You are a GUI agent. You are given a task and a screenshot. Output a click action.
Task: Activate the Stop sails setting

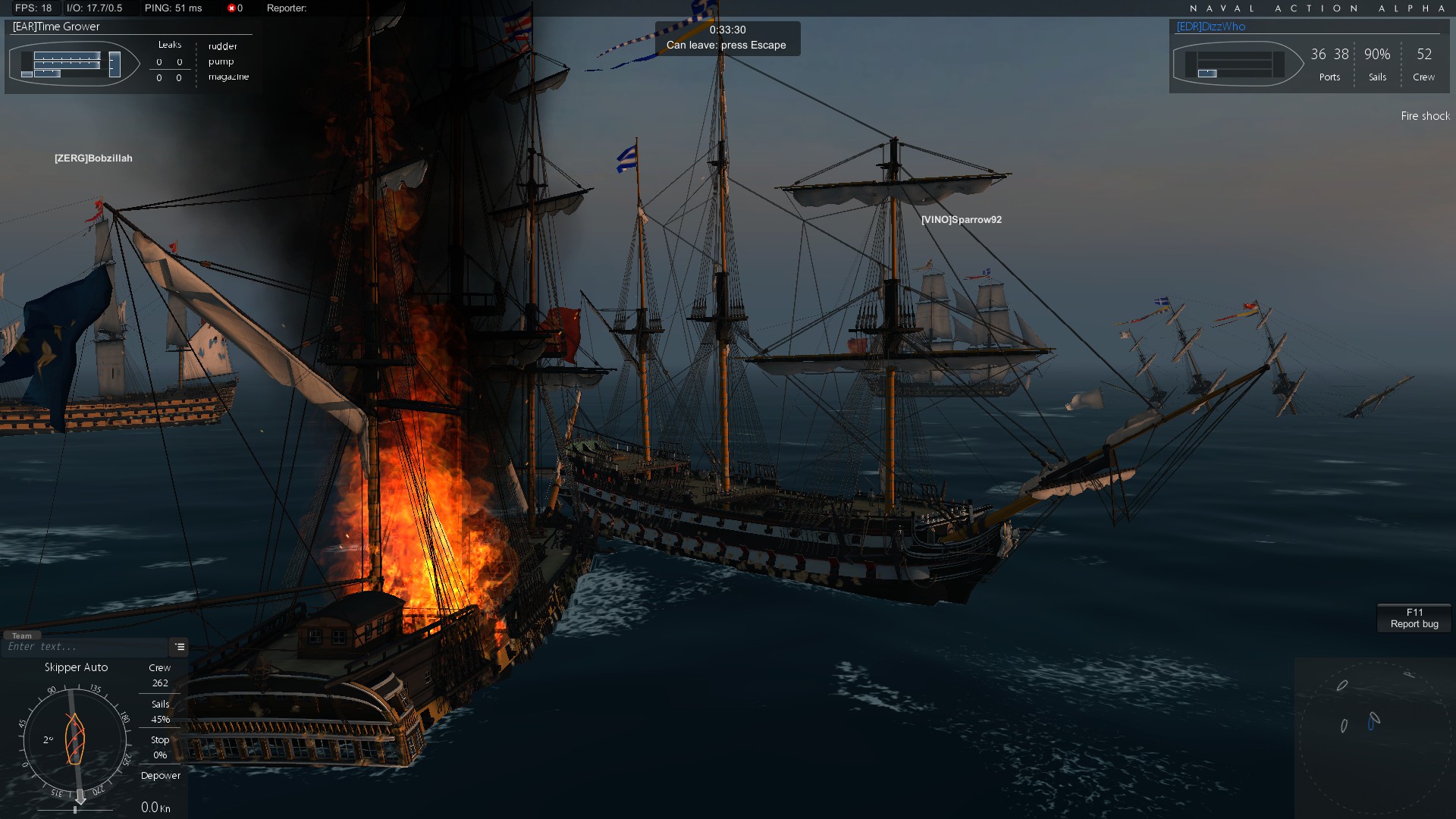(159, 739)
